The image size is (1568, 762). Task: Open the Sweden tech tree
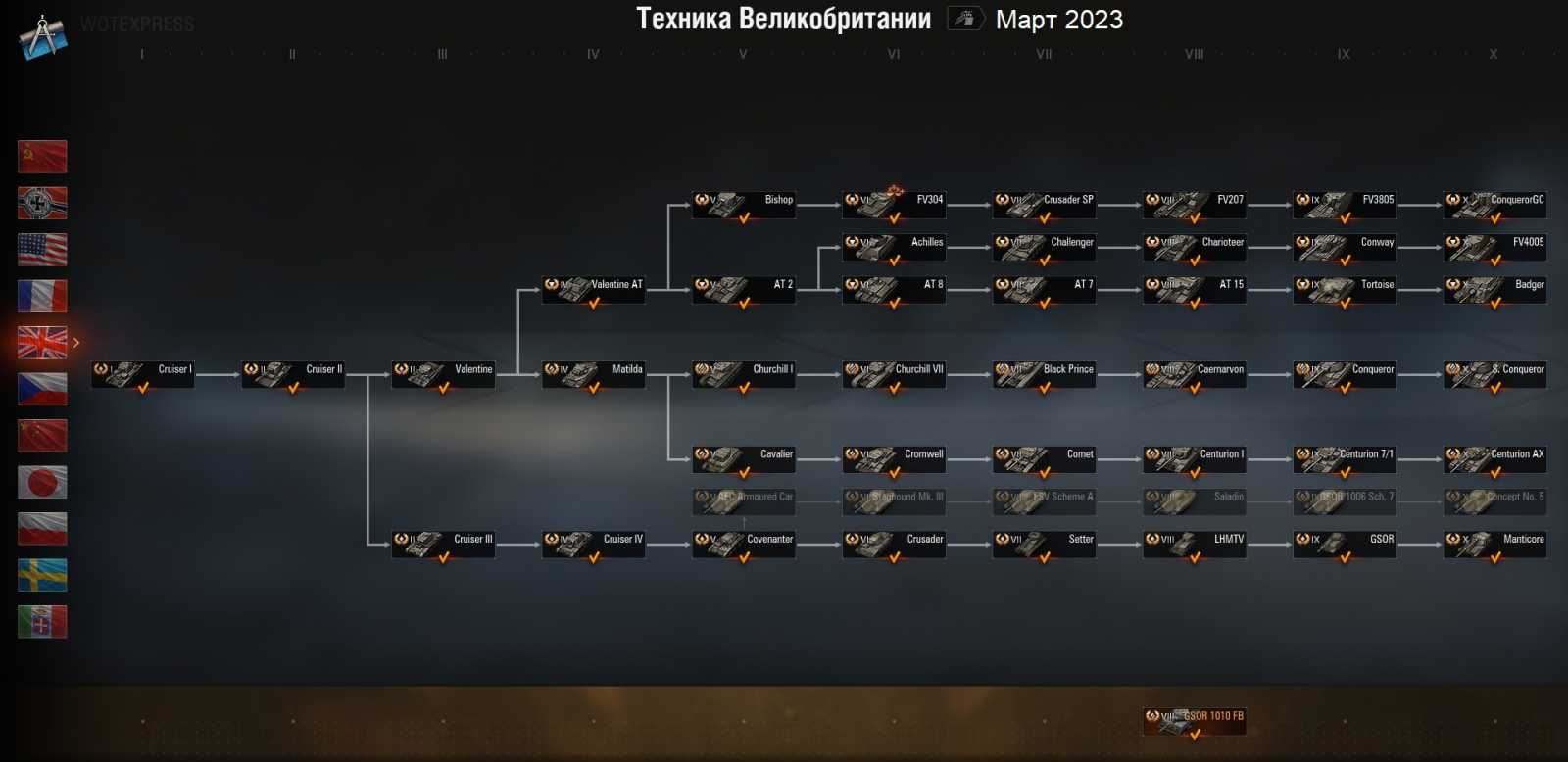(x=42, y=575)
